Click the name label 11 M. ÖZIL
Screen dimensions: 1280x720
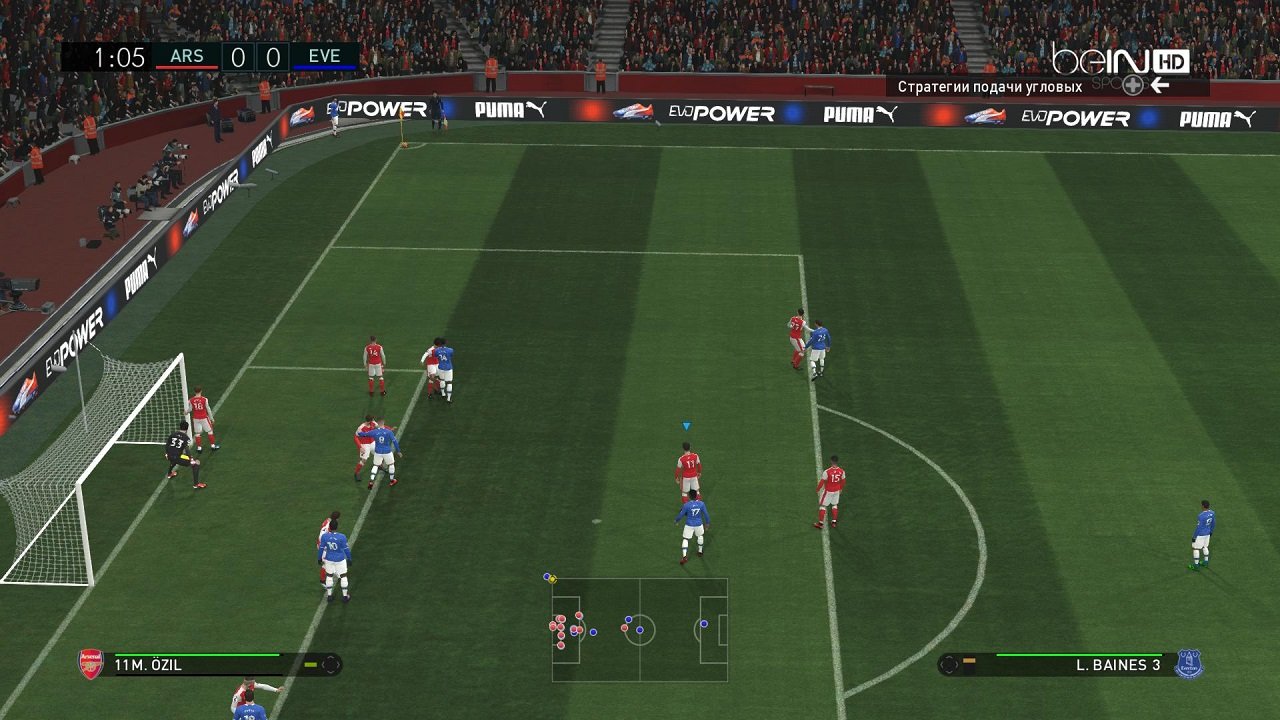[148, 663]
